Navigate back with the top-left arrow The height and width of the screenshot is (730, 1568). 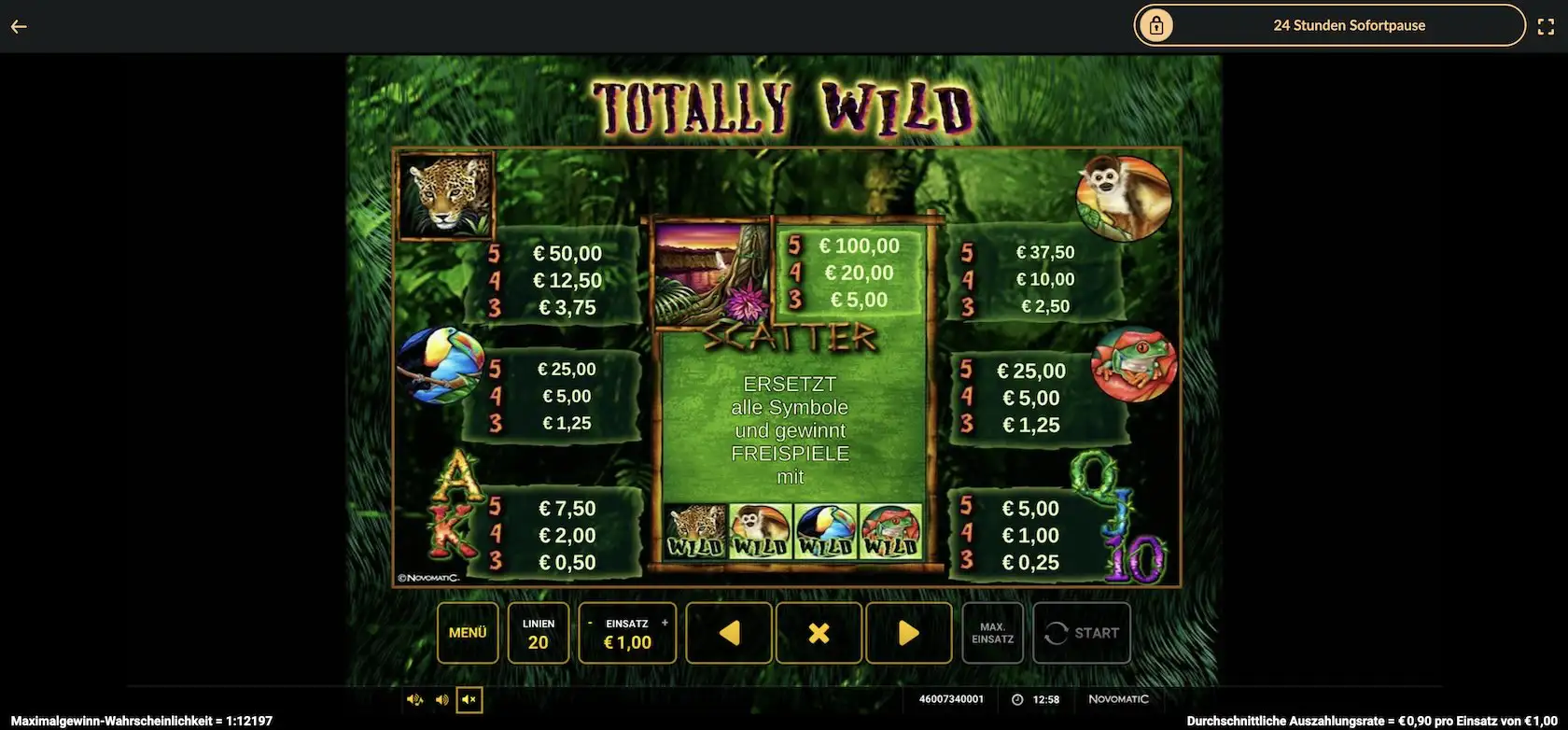click(19, 25)
